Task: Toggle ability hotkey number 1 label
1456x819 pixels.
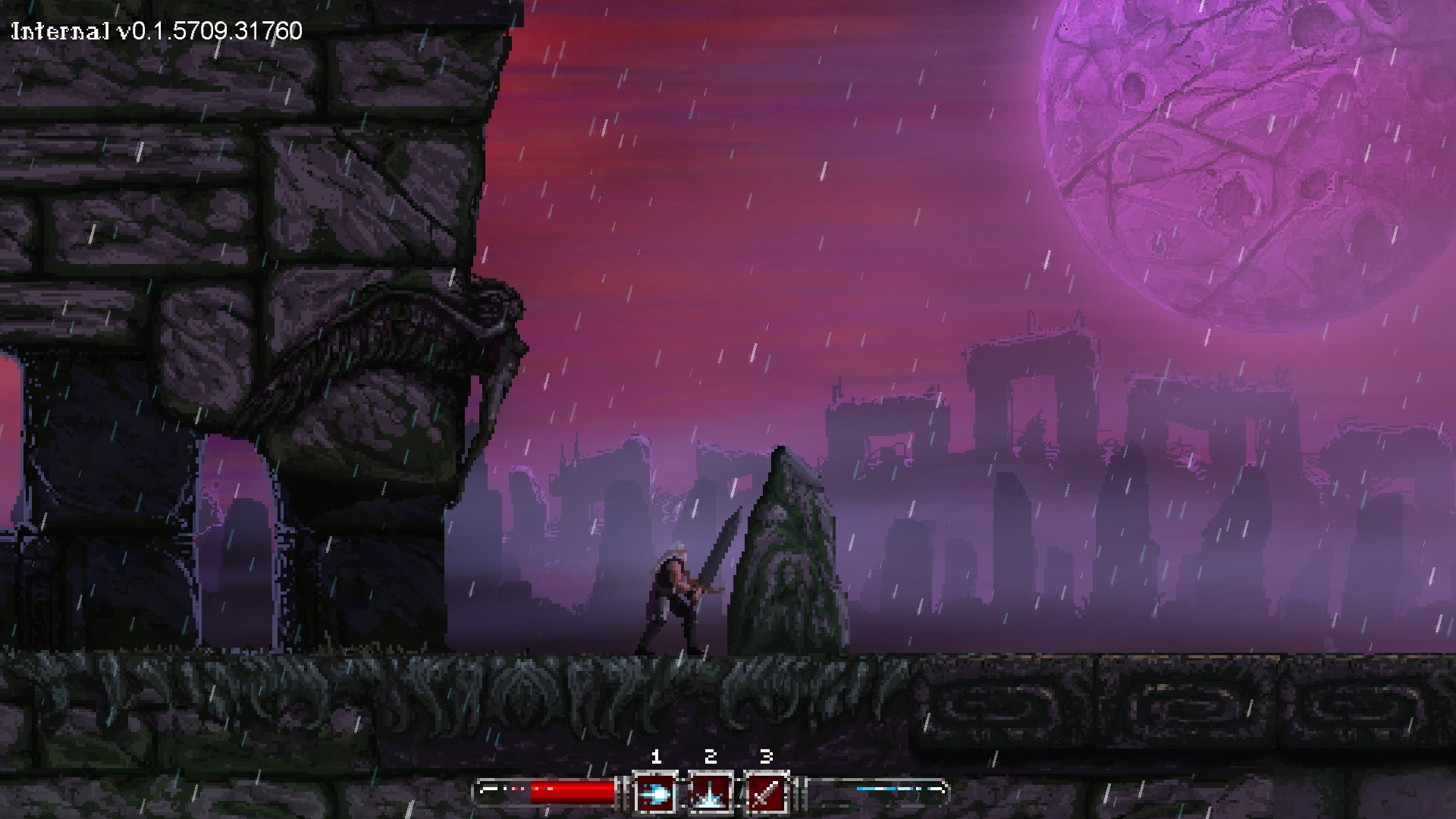Action: tap(657, 756)
